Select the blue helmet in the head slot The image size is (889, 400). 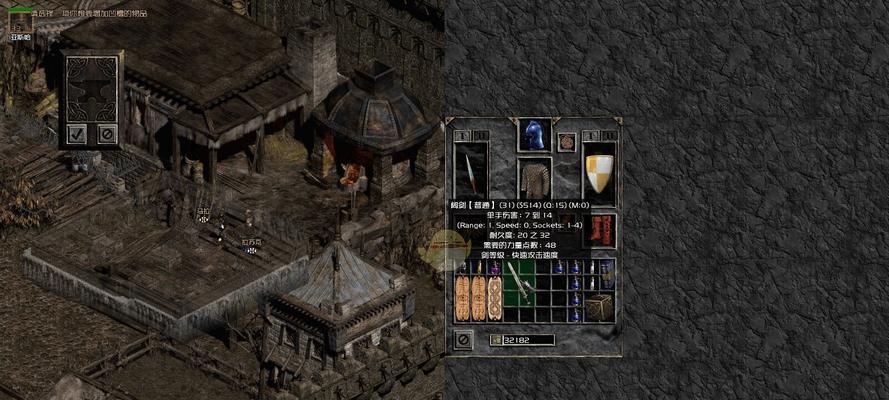coord(533,135)
